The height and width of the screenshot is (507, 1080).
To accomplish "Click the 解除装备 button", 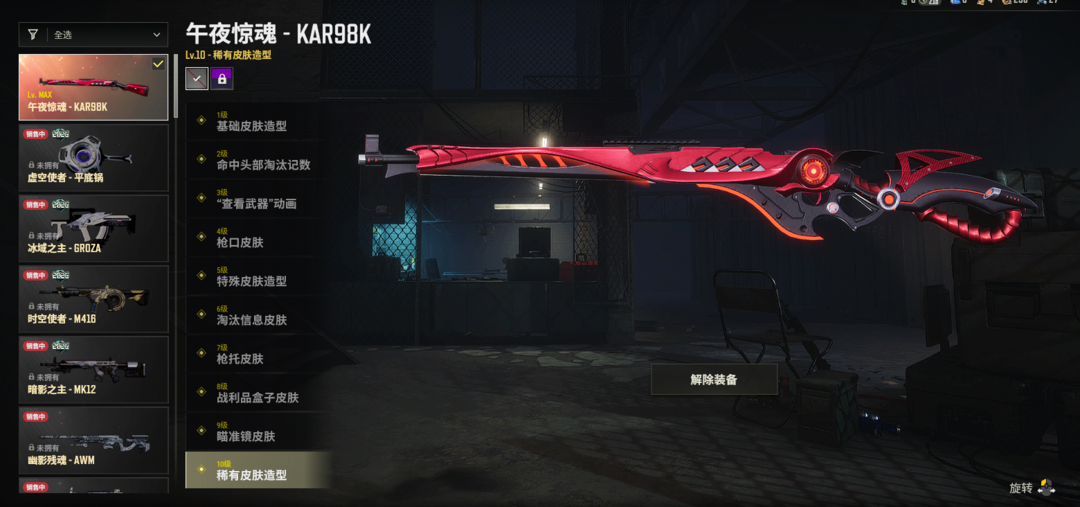I will (x=714, y=380).
